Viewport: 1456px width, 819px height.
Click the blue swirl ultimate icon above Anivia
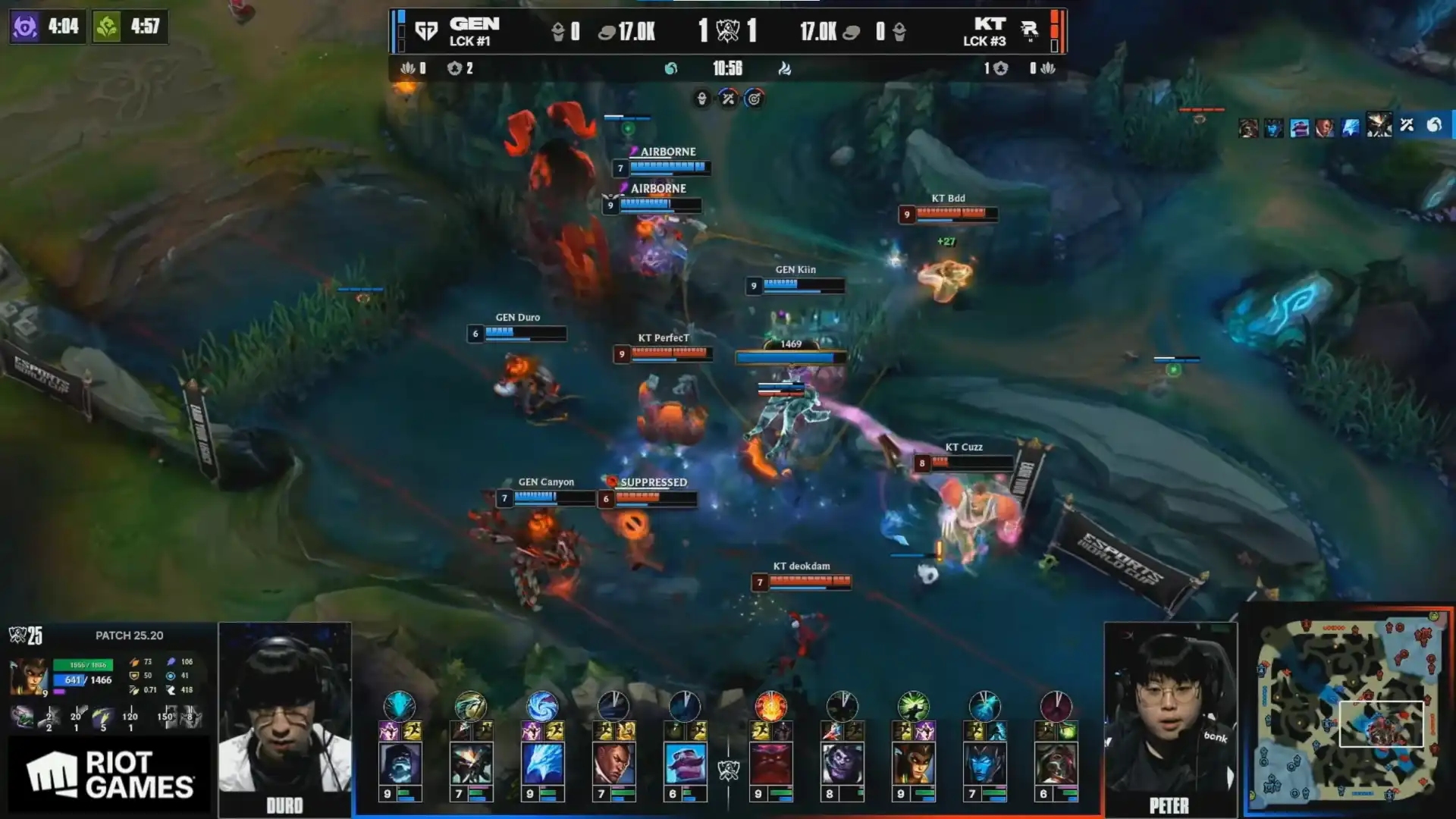(x=542, y=706)
